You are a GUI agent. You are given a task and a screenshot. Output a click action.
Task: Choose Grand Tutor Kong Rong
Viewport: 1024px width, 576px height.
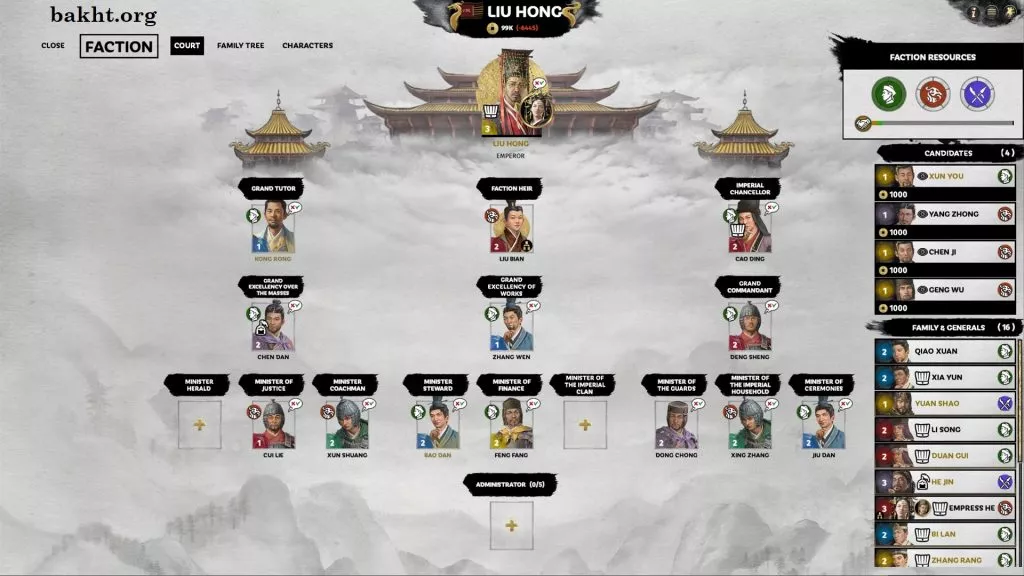(x=273, y=228)
